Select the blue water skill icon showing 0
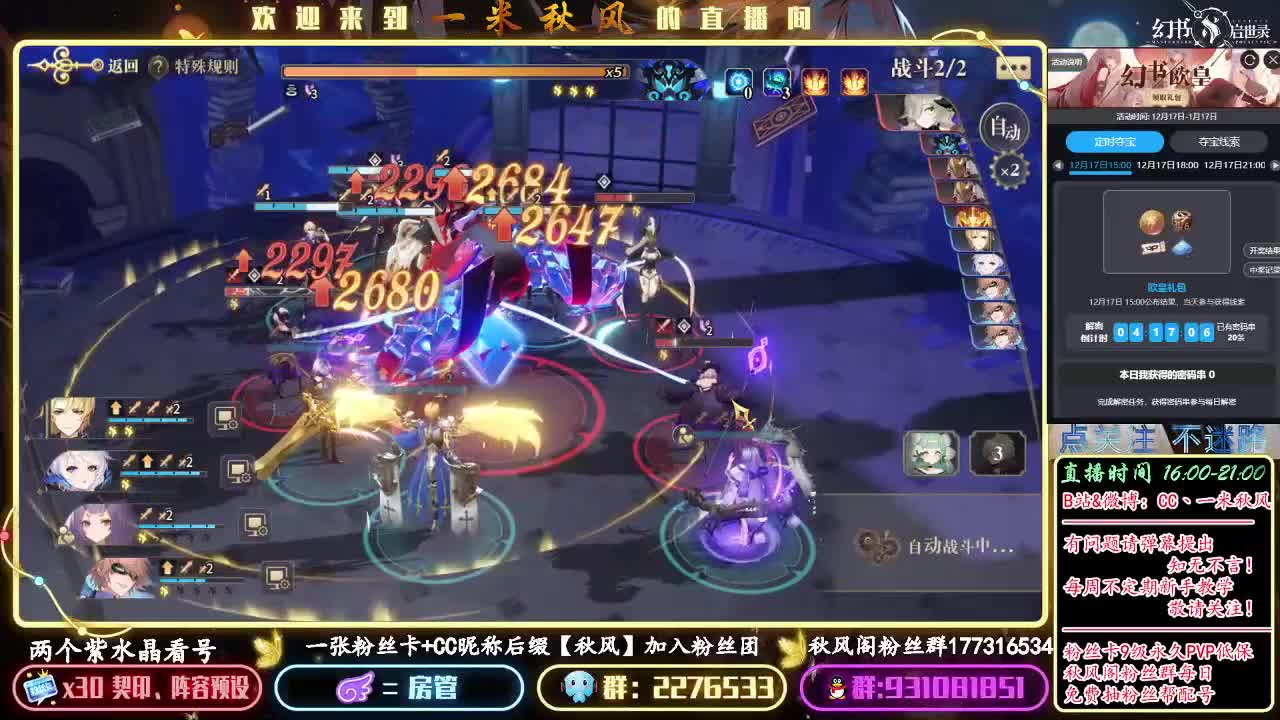 pyautogui.click(x=740, y=82)
